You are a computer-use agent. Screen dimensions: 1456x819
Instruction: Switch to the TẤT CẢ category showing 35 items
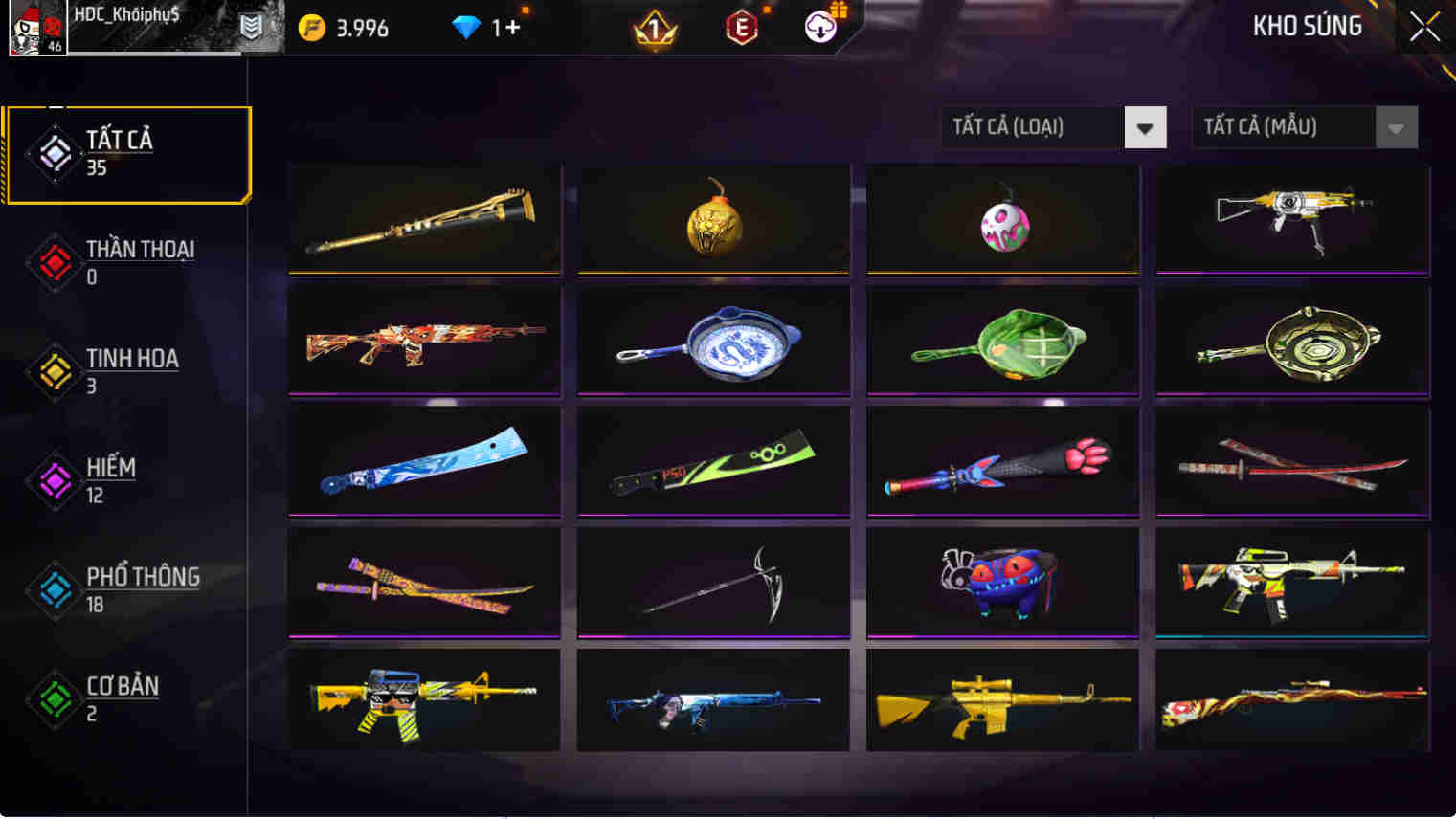tap(127, 153)
